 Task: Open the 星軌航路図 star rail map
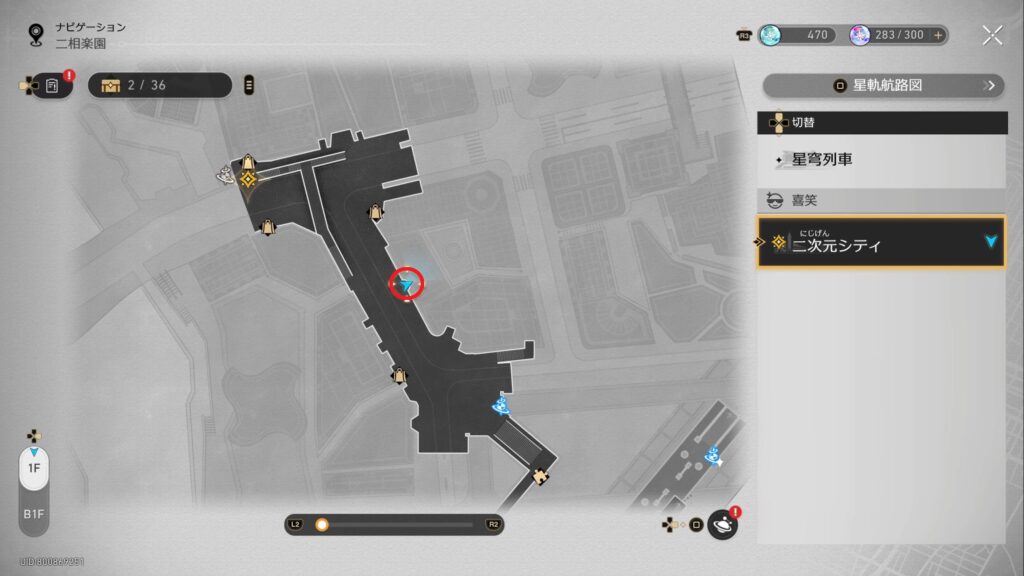click(883, 85)
